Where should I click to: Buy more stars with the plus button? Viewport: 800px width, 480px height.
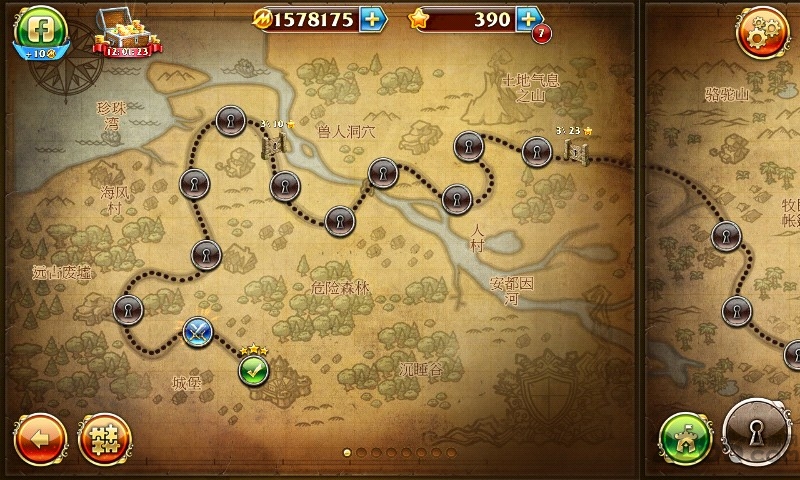tap(529, 19)
